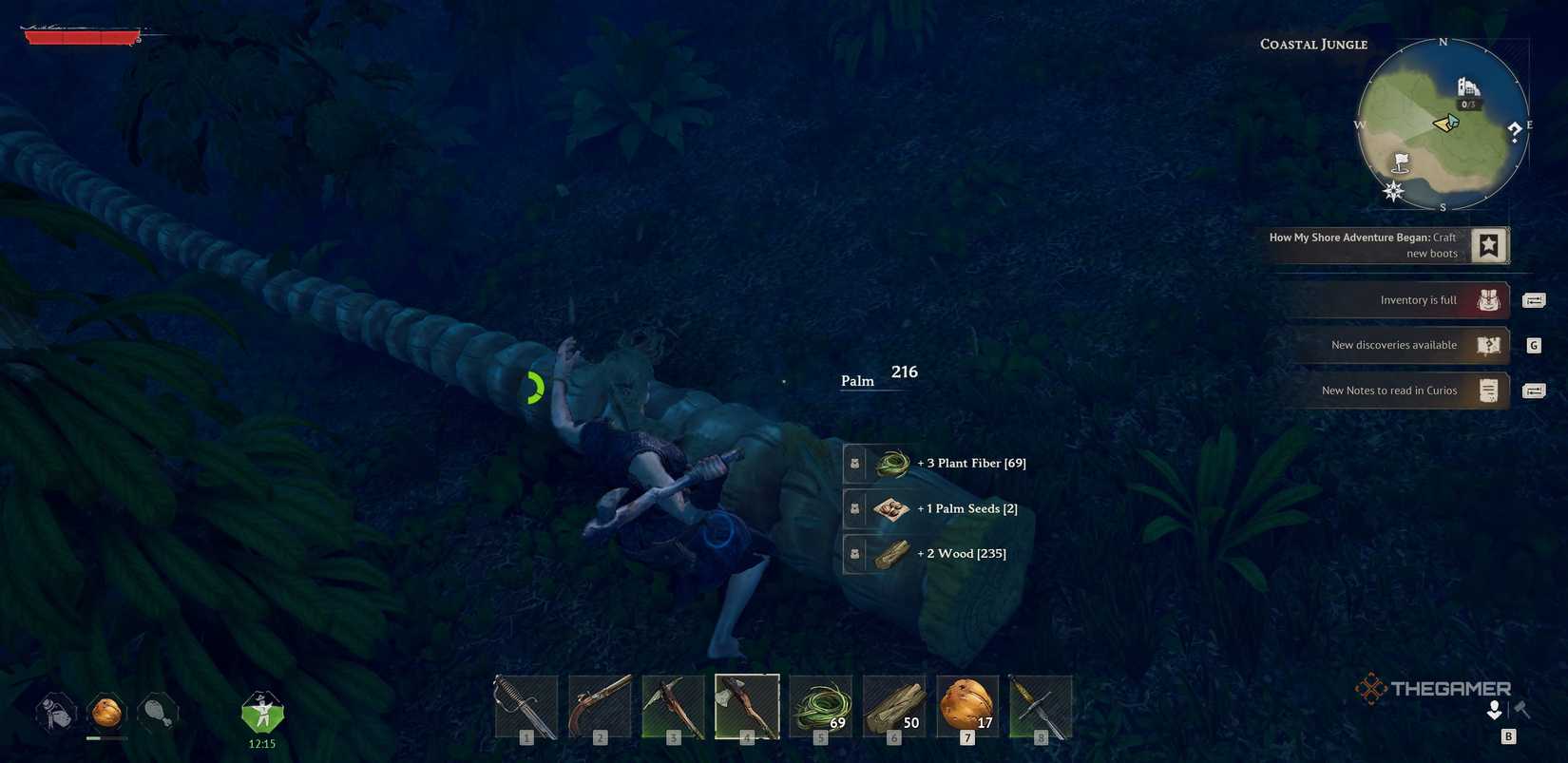Open the New Notes to read in Curios entry
This screenshot has height=763, width=1568.
[1388, 390]
